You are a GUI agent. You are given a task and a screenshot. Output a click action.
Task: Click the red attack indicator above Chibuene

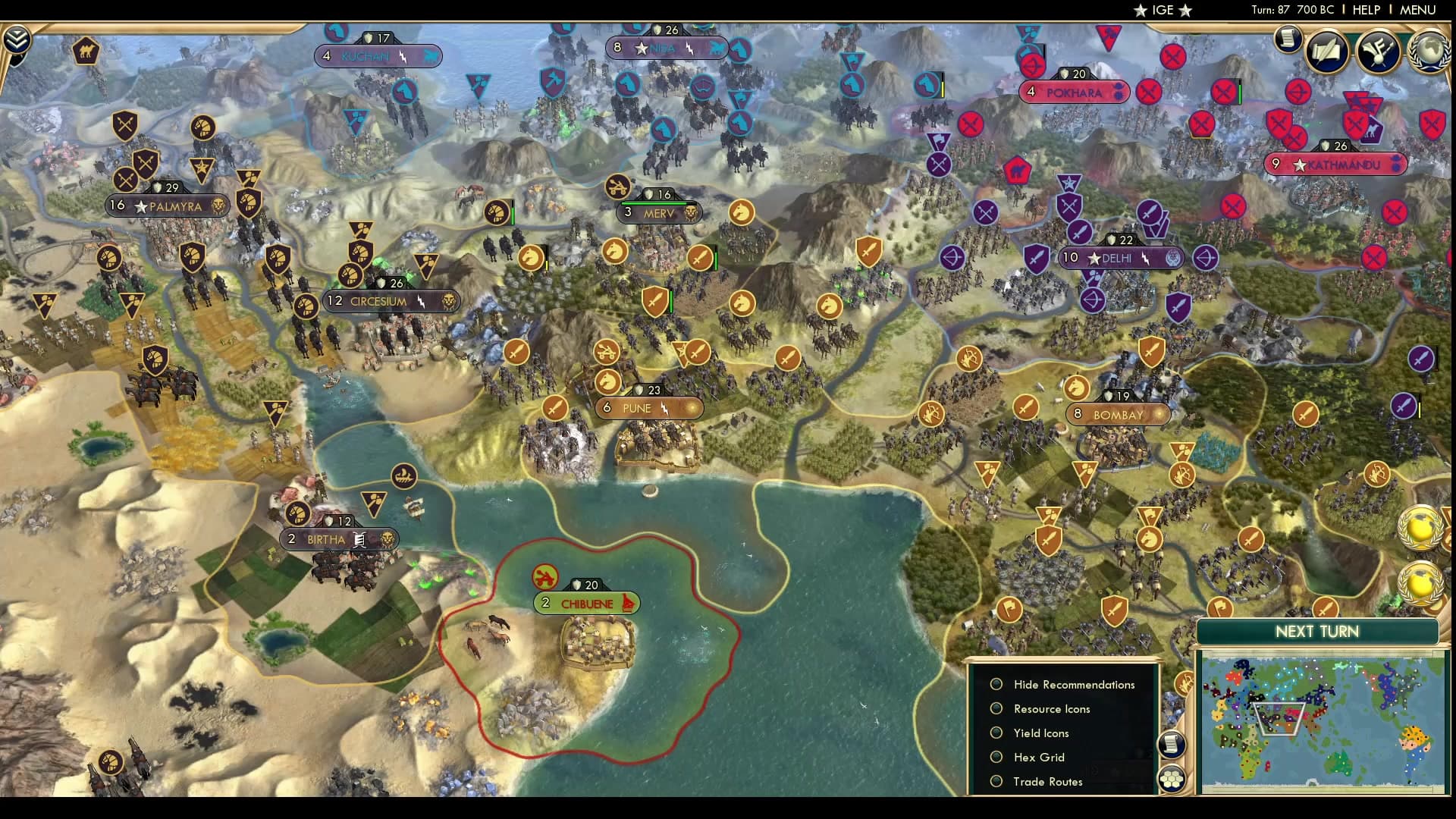(x=544, y=577)
